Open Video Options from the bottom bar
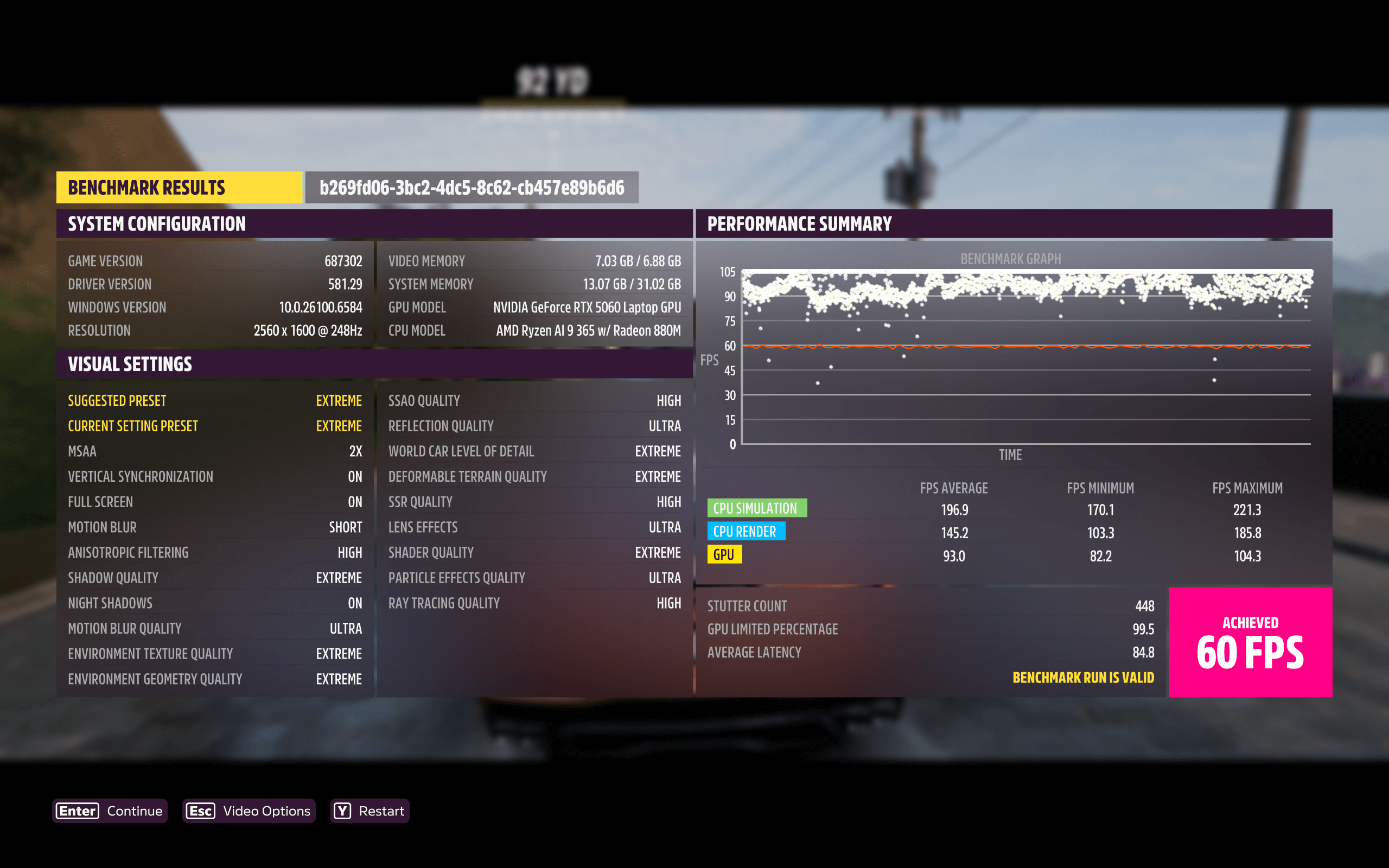1389x868 pixels. [x=249, y=810]
